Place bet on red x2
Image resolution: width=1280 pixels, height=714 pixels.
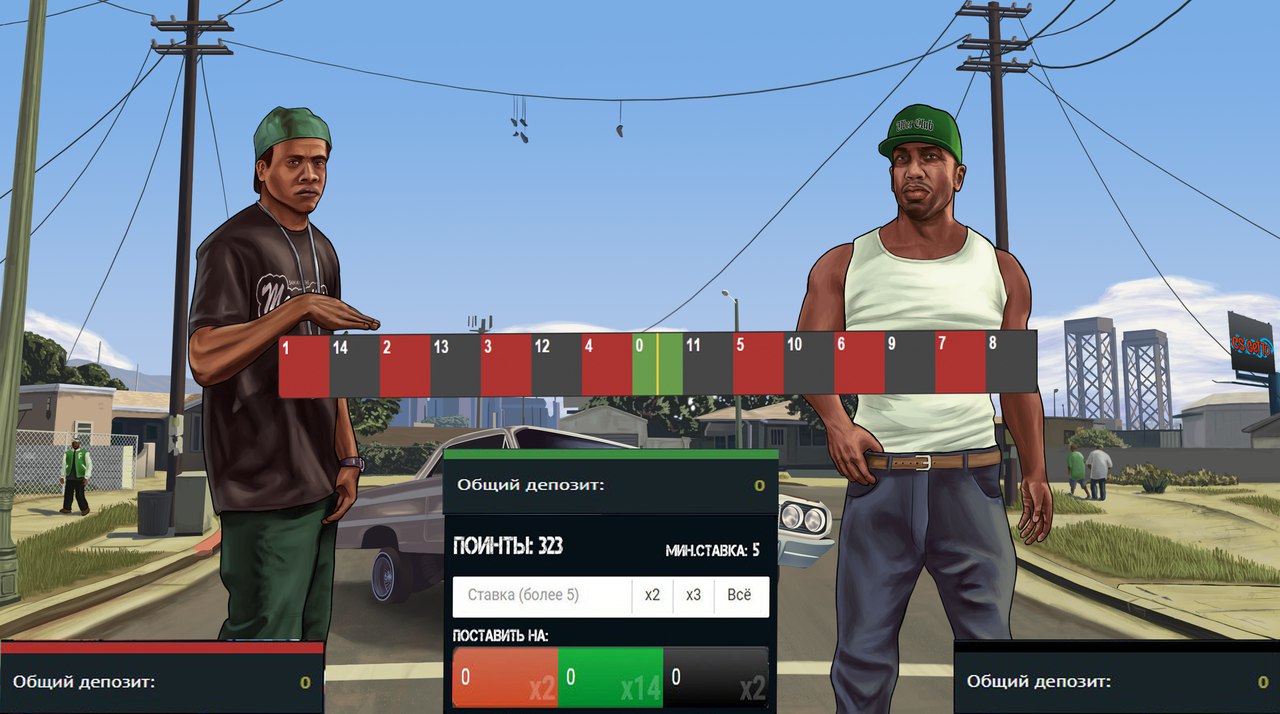(505, 678)
